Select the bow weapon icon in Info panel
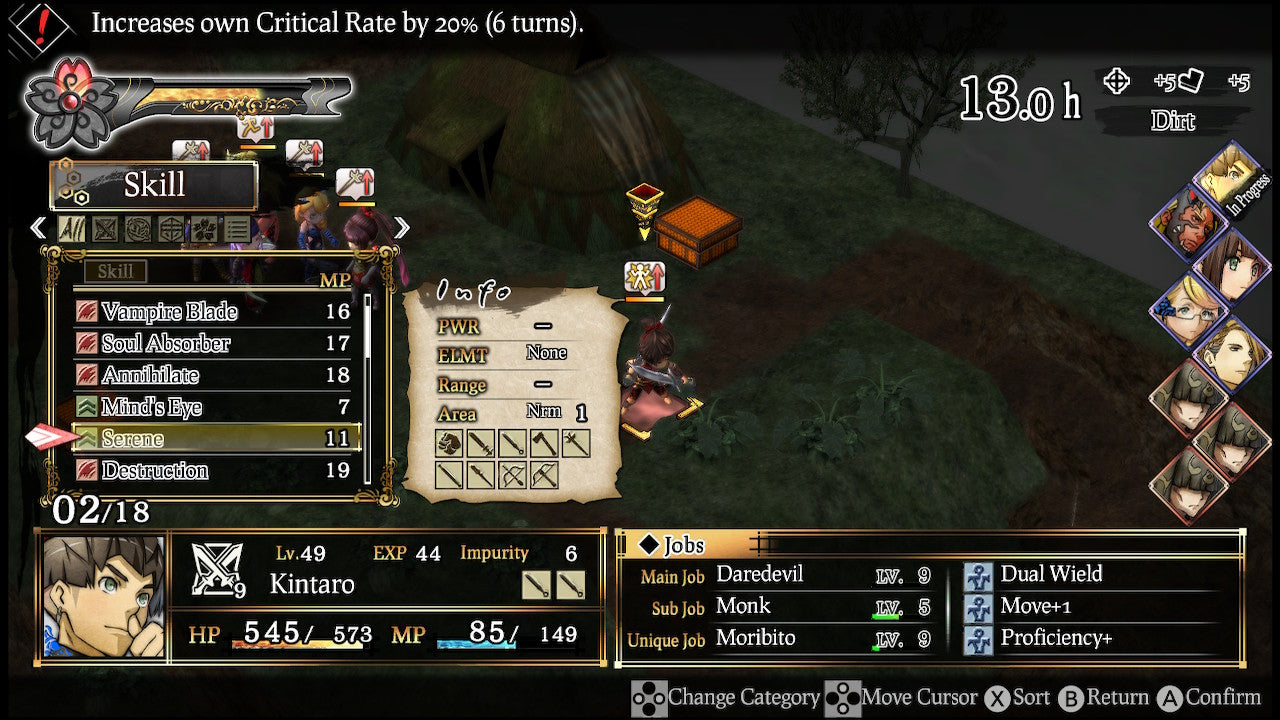 click(x=512, y=473)
